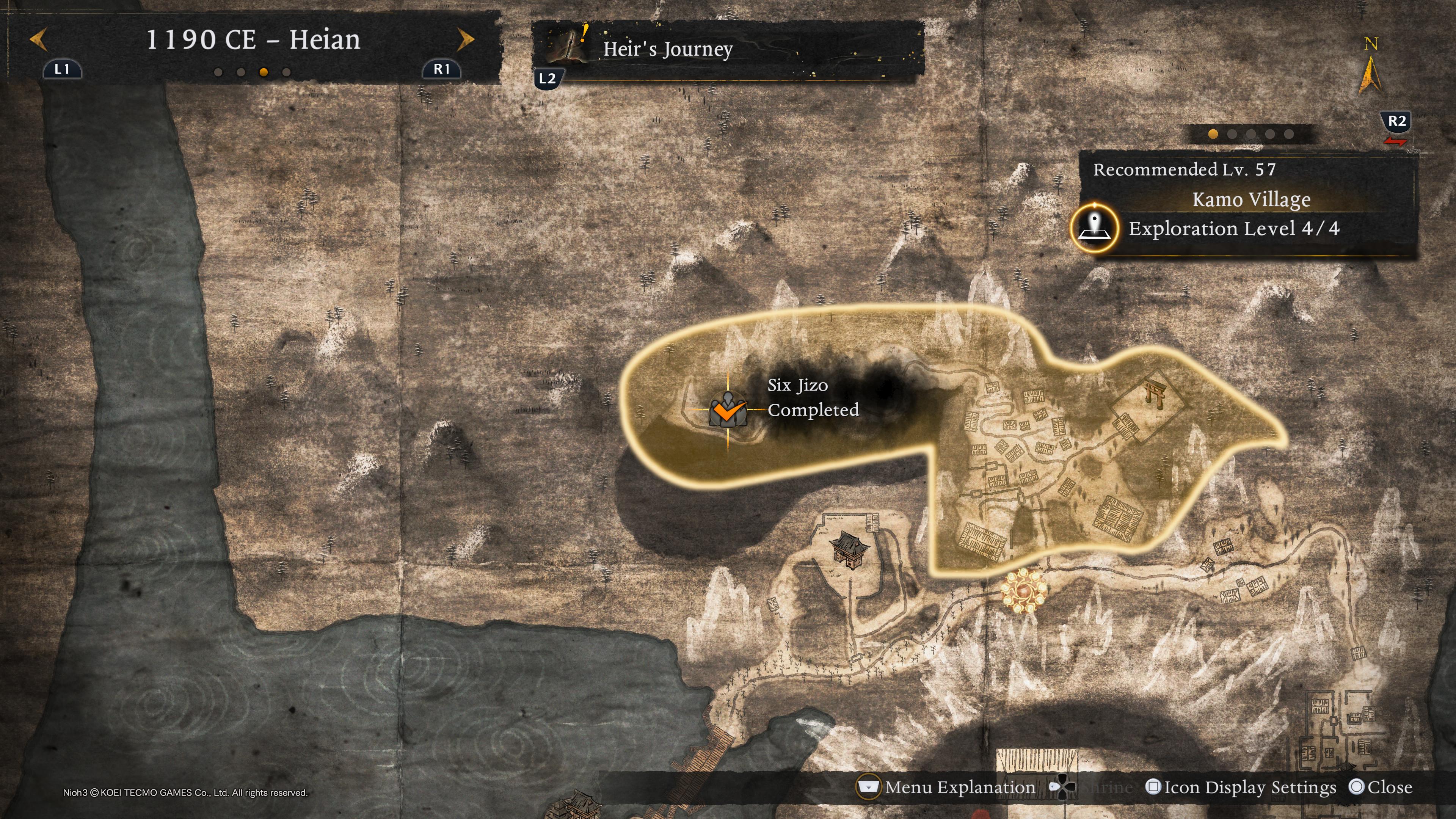1456x819 pixels.
Task: Select the Six Jizo completed map marker
Action: 728,410
